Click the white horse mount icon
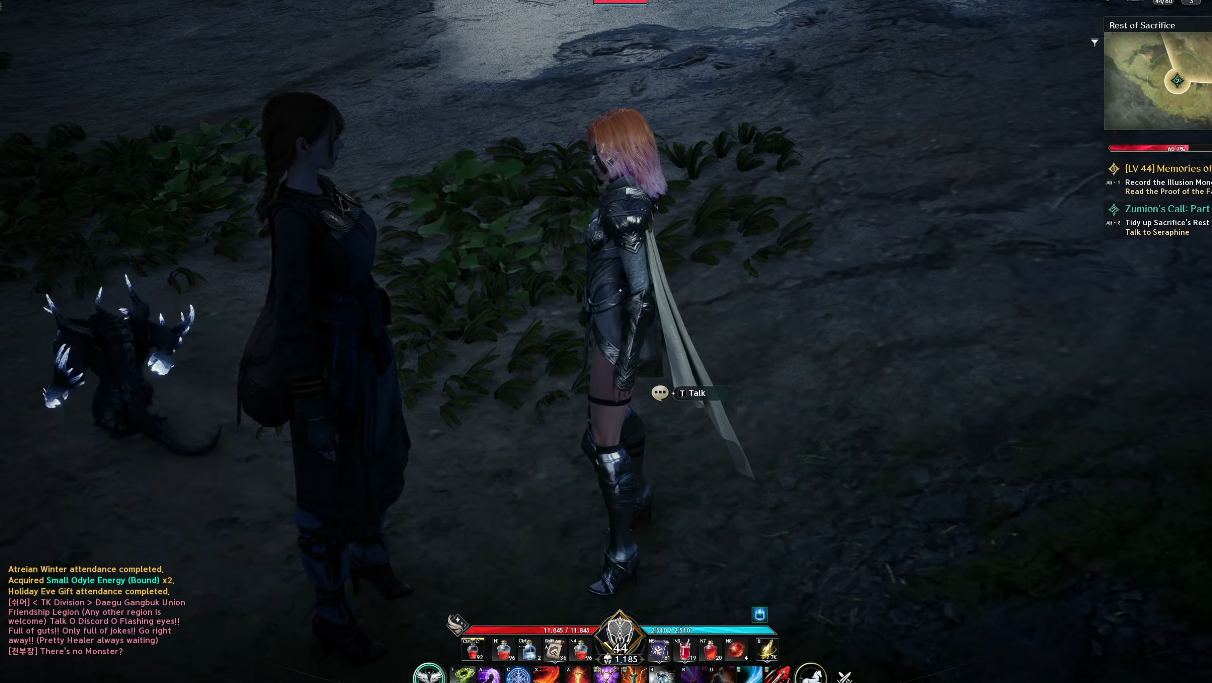 pyautogui.click(x=810, y=675)
